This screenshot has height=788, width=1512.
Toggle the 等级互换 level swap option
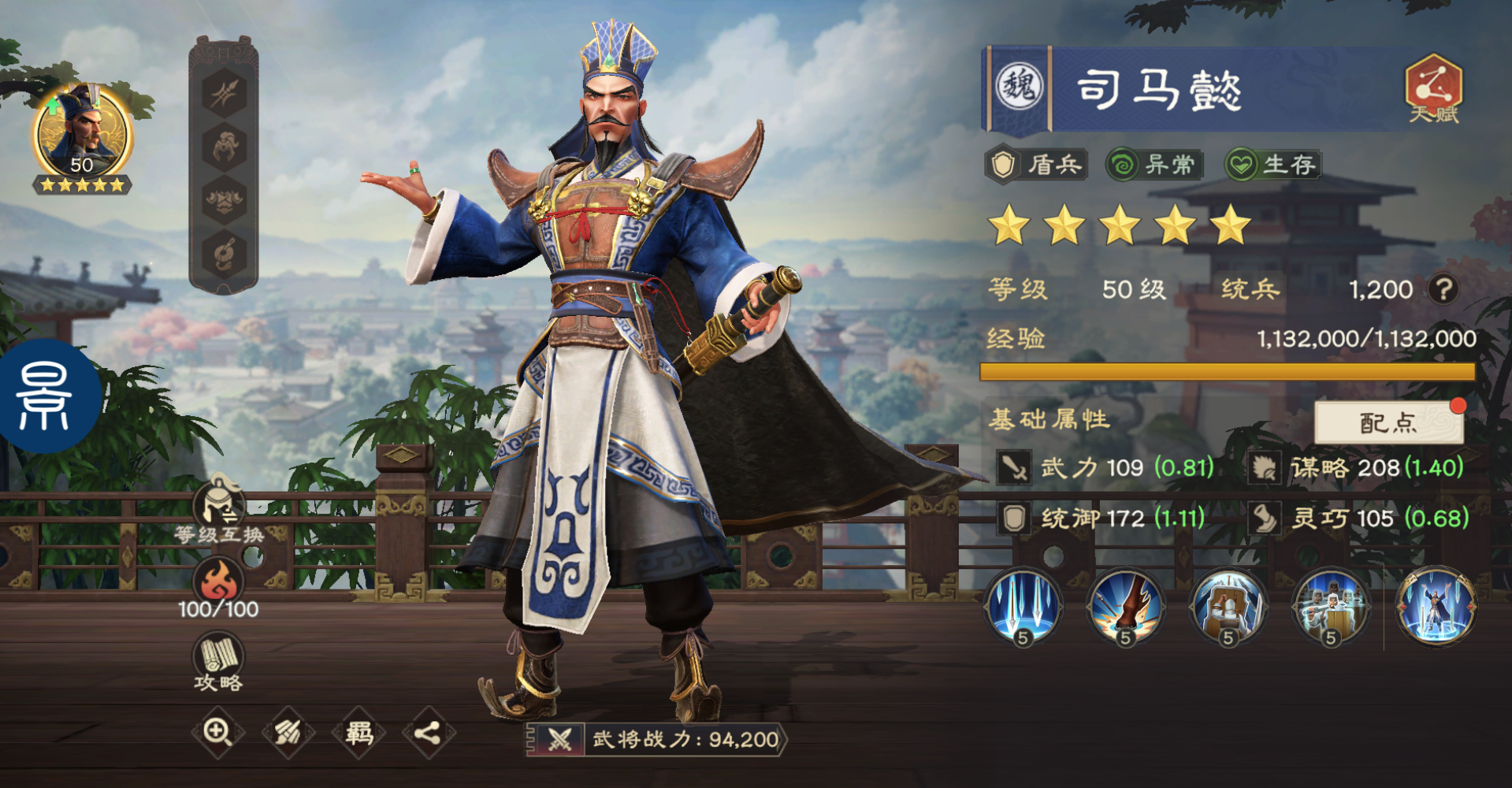pyautogui.click(x=218, y=504)
